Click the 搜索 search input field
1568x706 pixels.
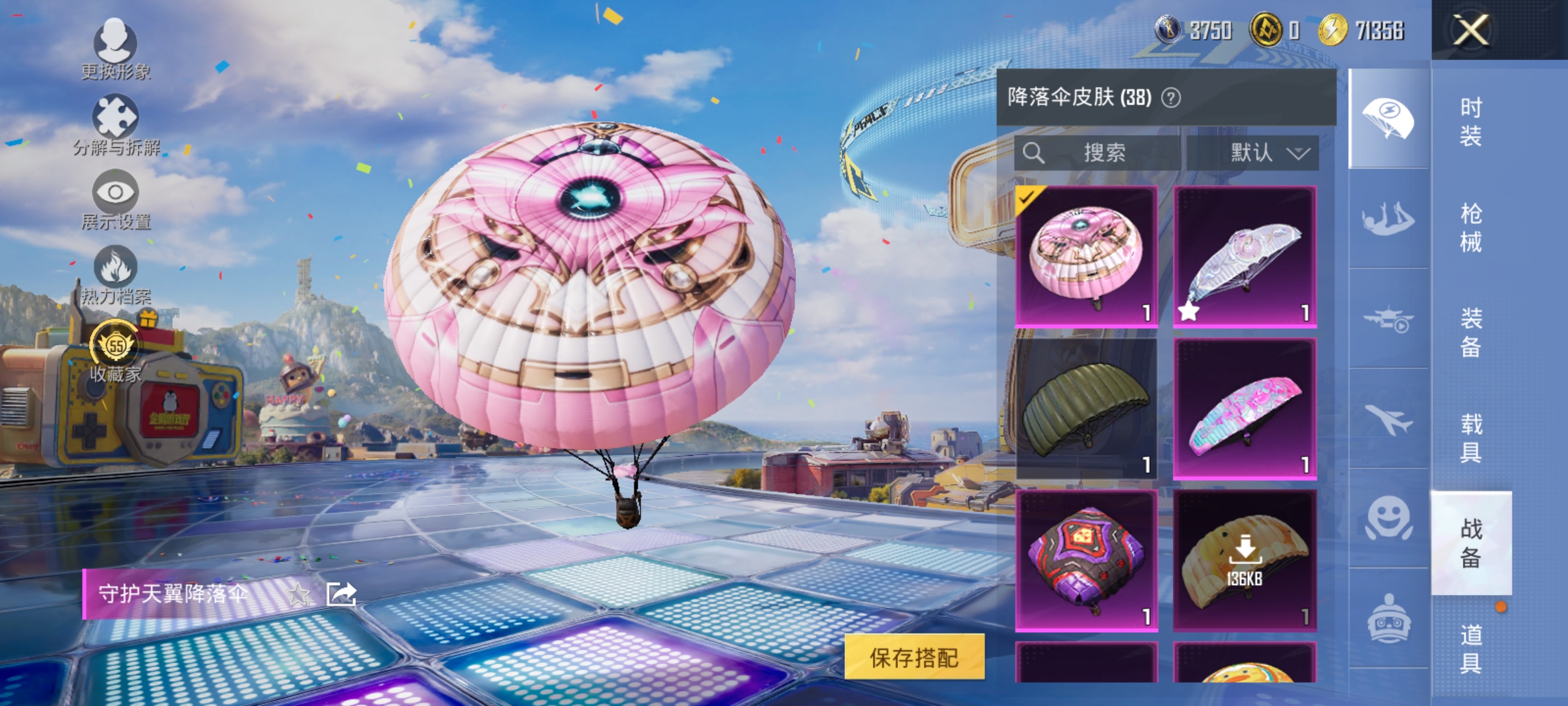pos(1104,152)
